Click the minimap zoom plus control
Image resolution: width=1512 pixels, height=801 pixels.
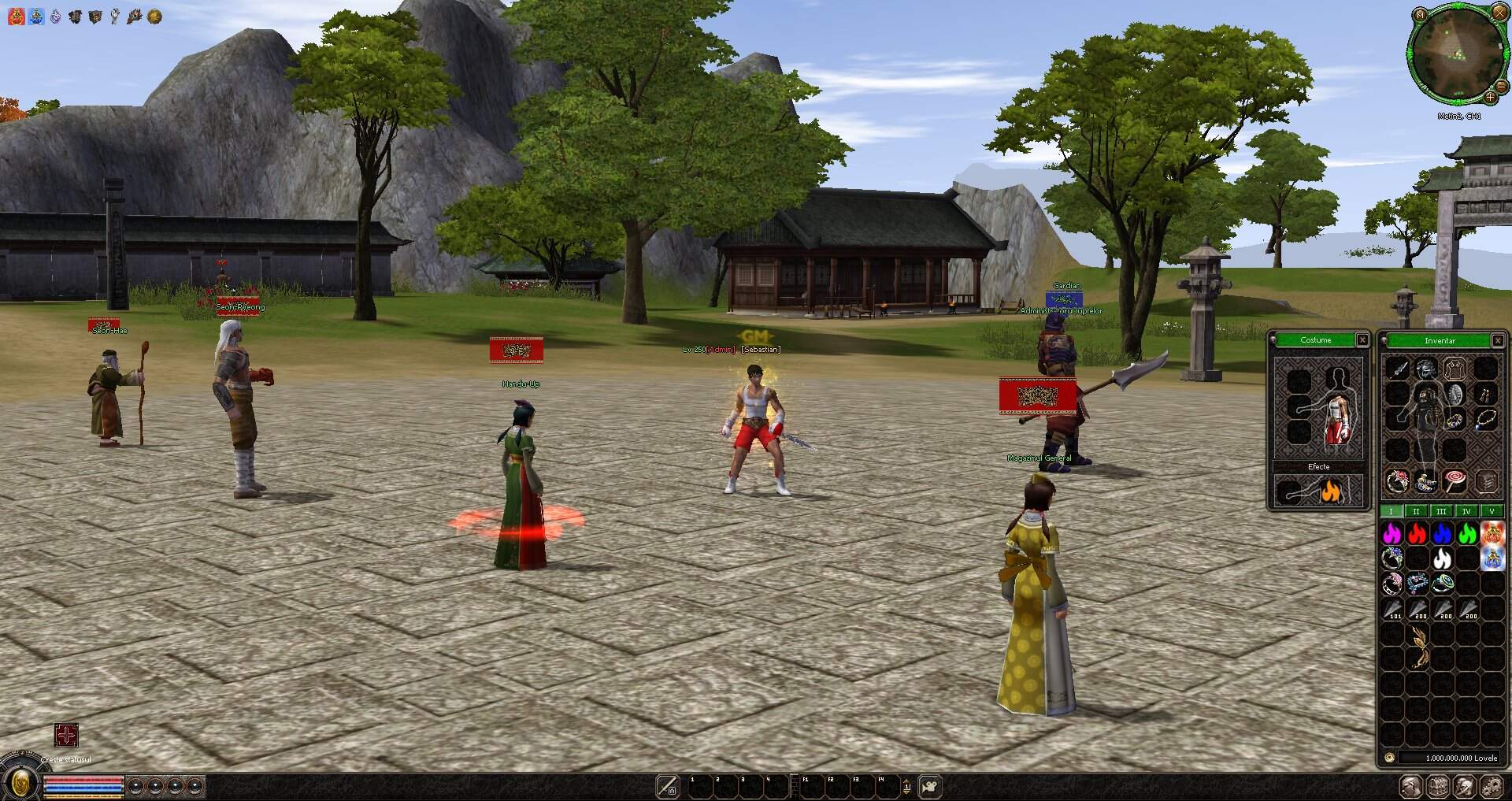1491,98
